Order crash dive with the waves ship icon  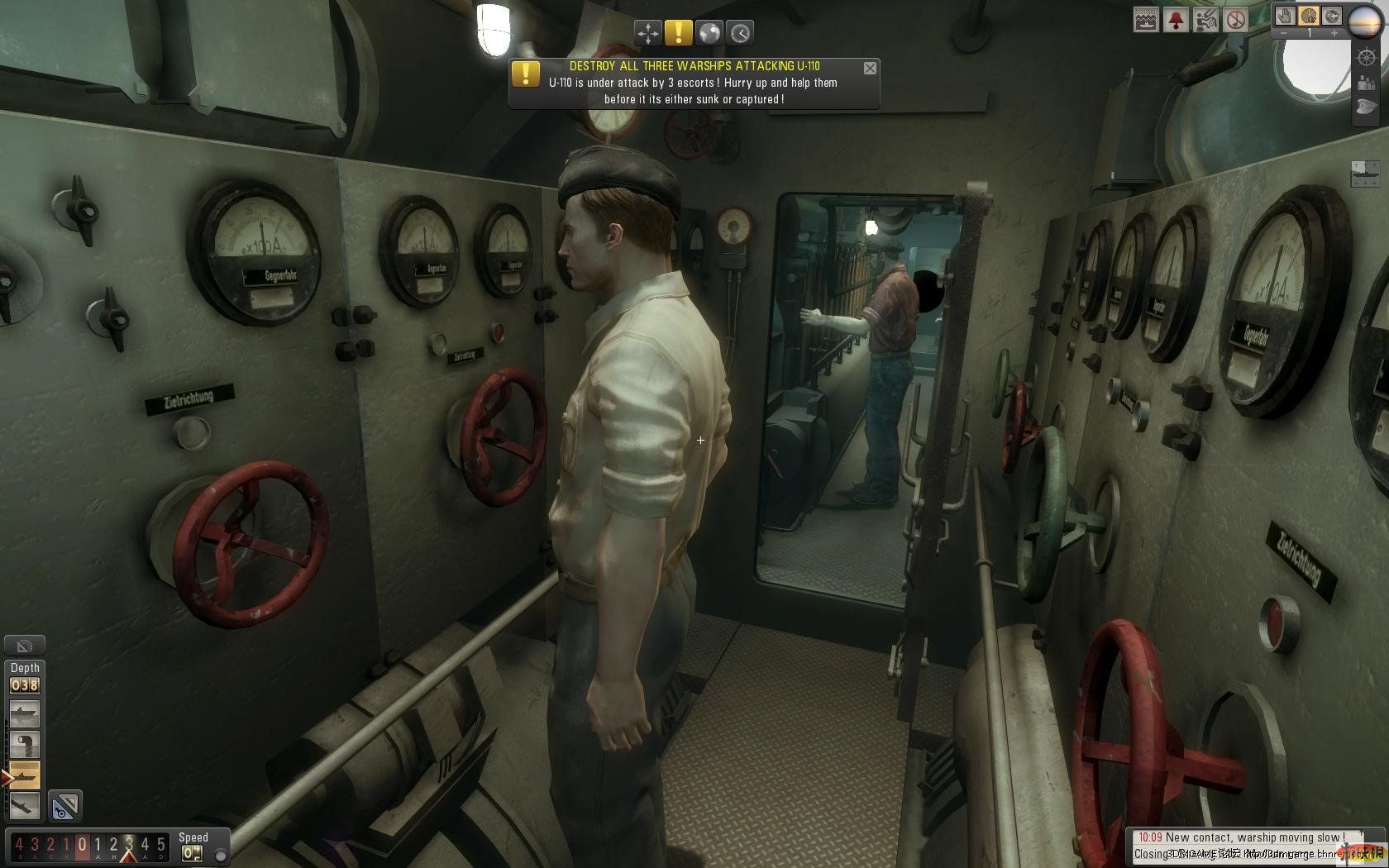click(x=1146, y=20)
